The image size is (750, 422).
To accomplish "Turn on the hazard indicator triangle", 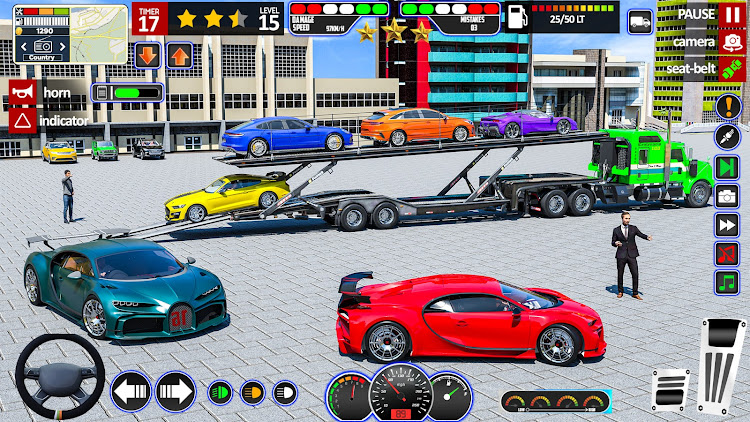I will (x=23, y=120).
